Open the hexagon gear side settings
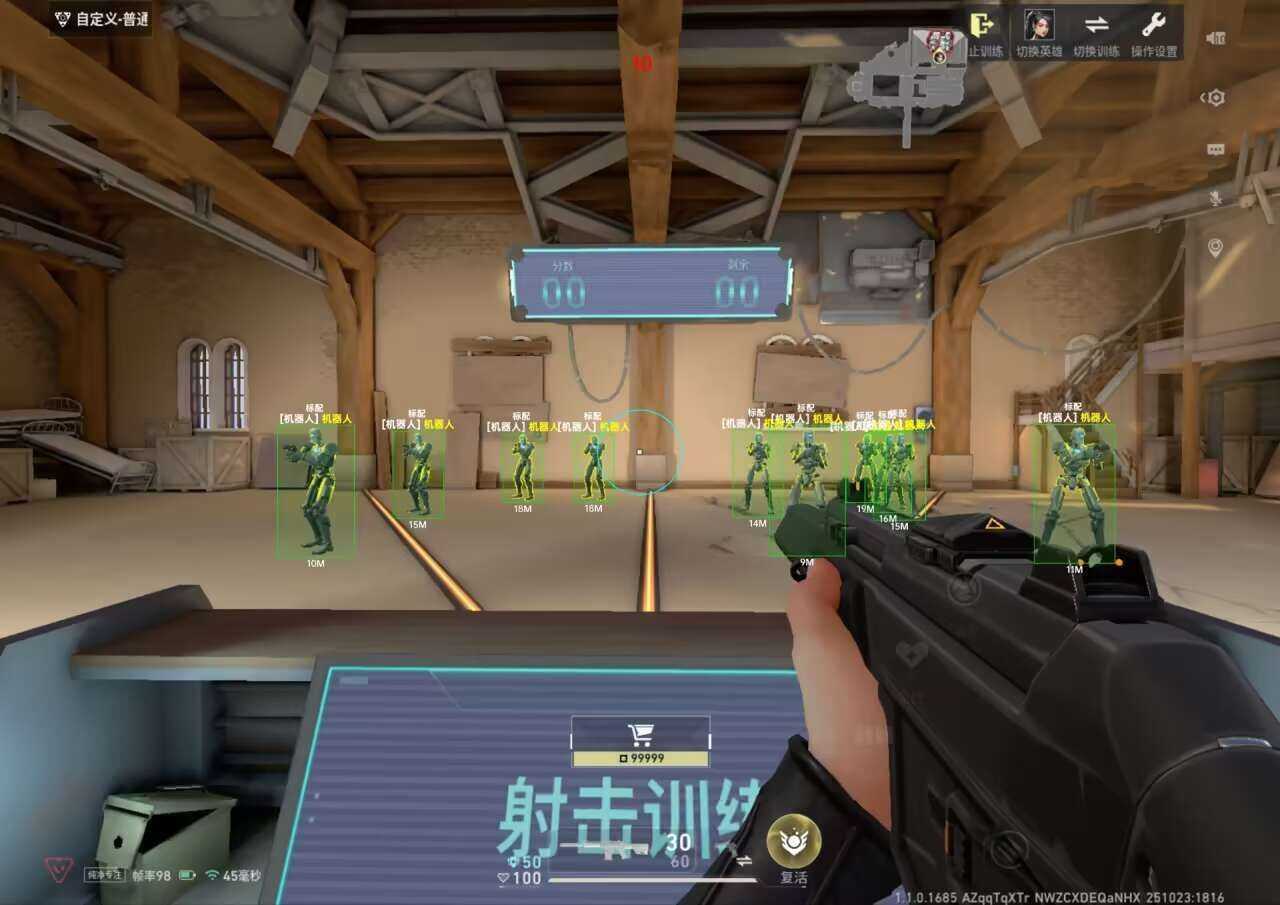The width and height of the screenshot is (1280, 905). [x=1215, y=97]
